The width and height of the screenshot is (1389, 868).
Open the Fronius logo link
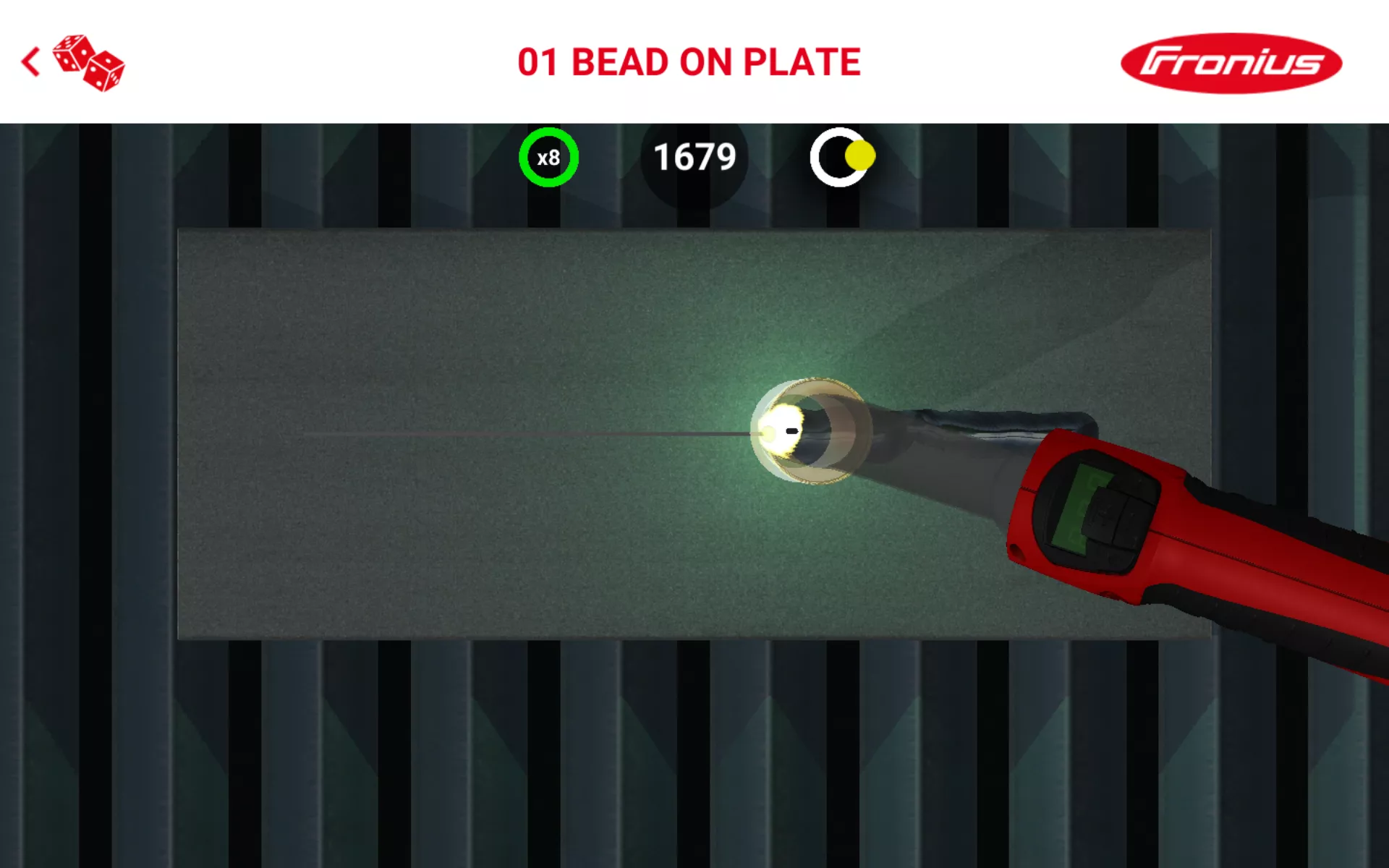[x=1231, y=63]
